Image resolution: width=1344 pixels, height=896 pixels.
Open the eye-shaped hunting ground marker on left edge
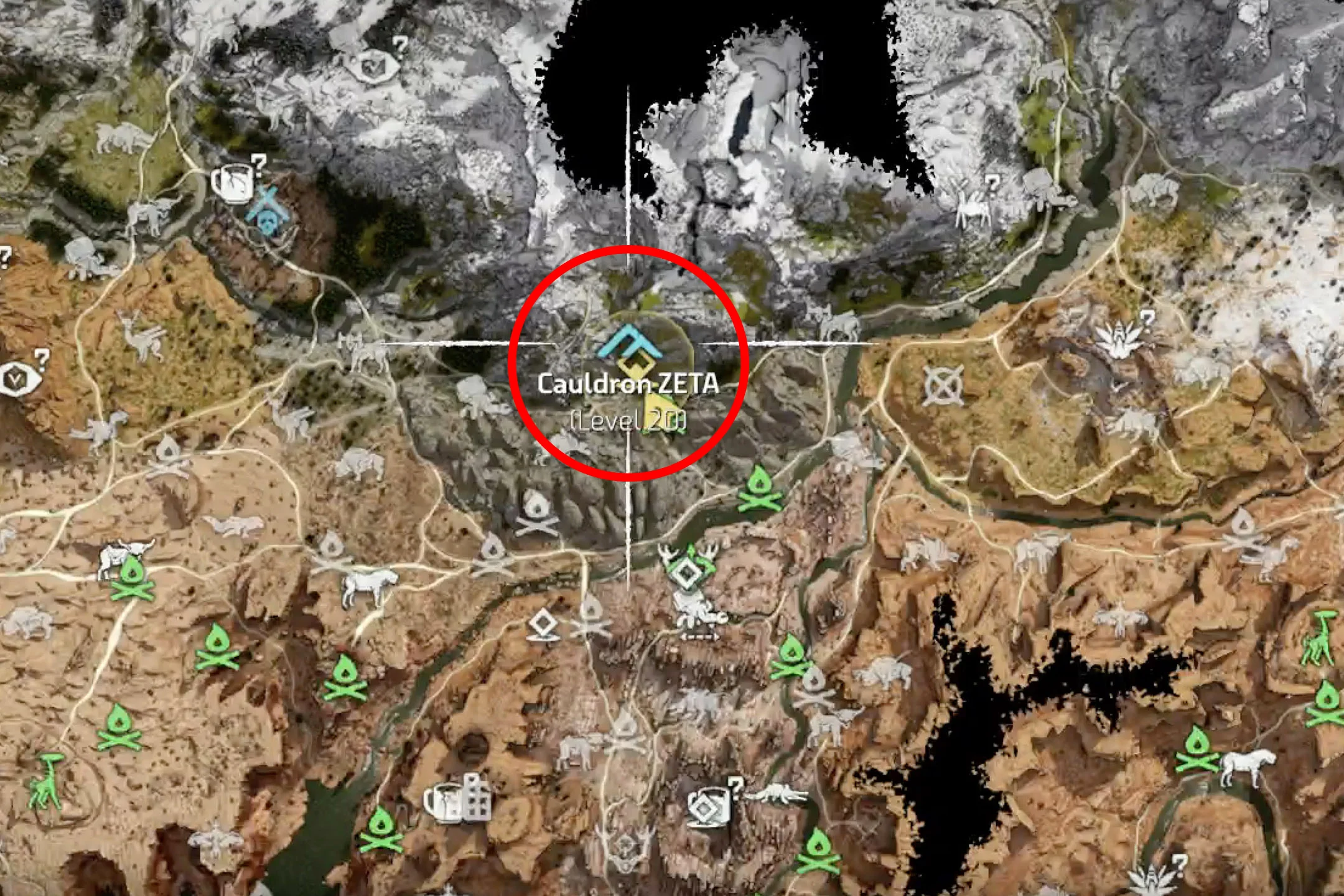pyautogui.click(x=17, y=378)
